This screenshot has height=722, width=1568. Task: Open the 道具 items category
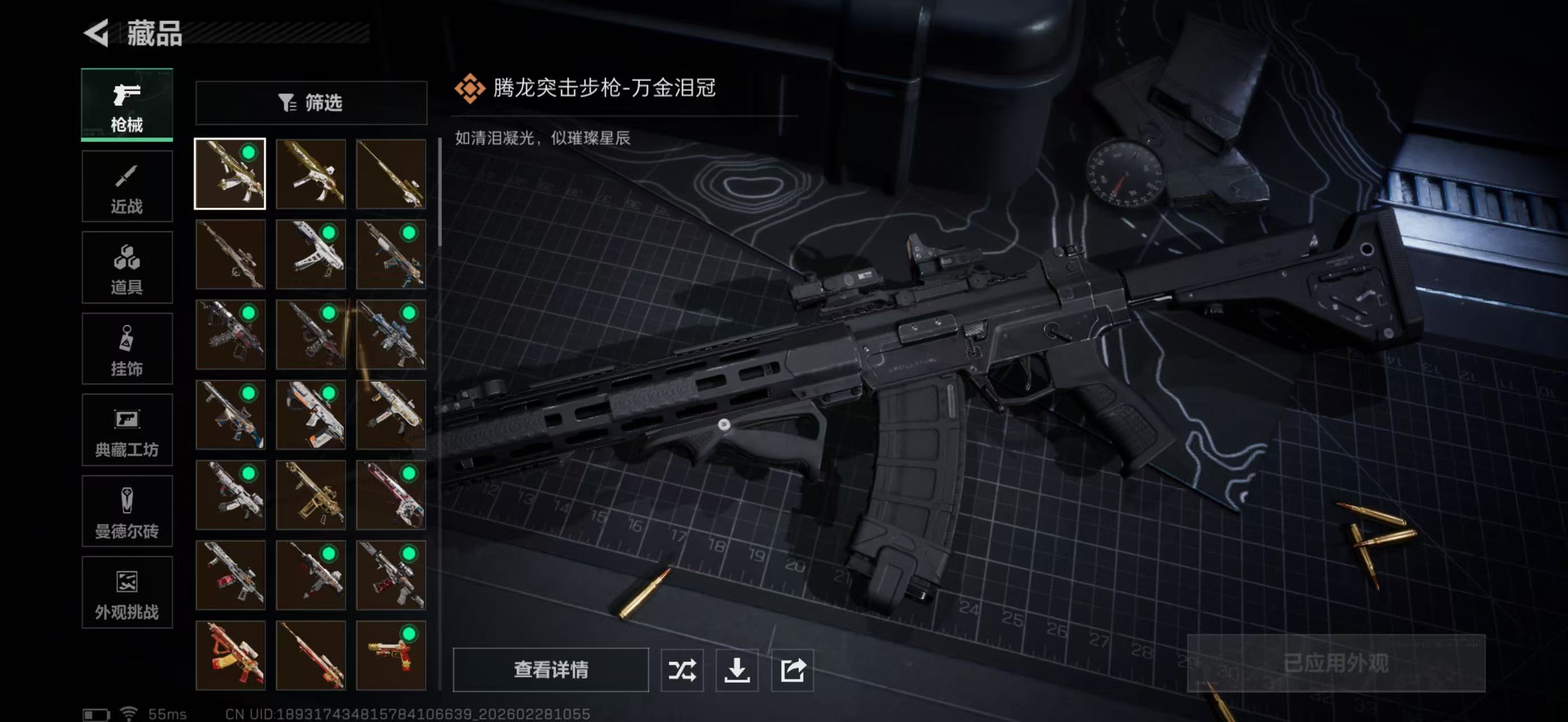(x=128, y=268)
